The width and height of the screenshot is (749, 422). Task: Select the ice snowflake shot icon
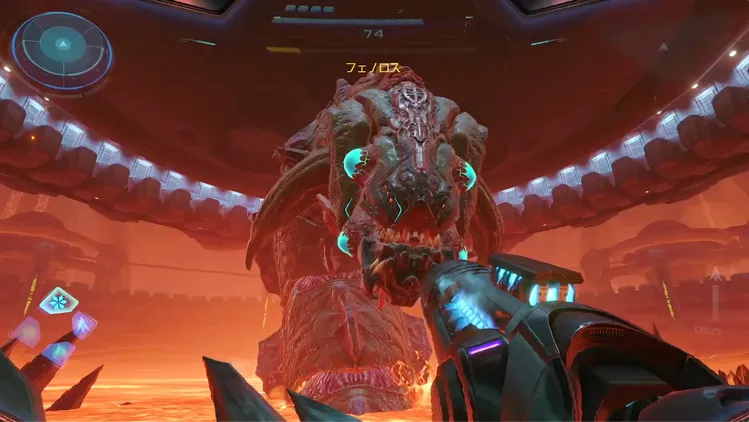click(x=55, y=300)
